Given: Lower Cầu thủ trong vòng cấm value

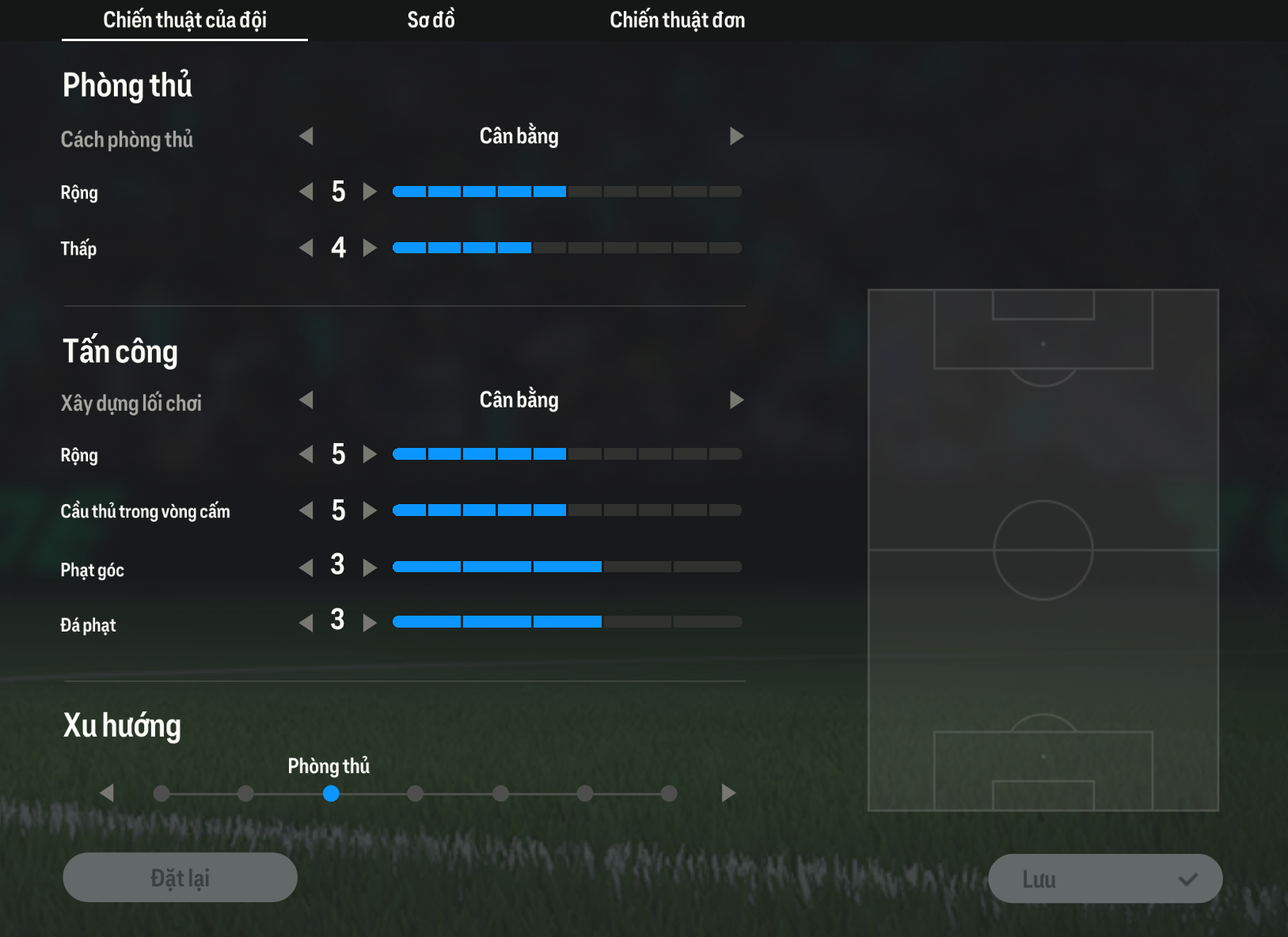Looking at the screenshot, I should tap(306, 510).
